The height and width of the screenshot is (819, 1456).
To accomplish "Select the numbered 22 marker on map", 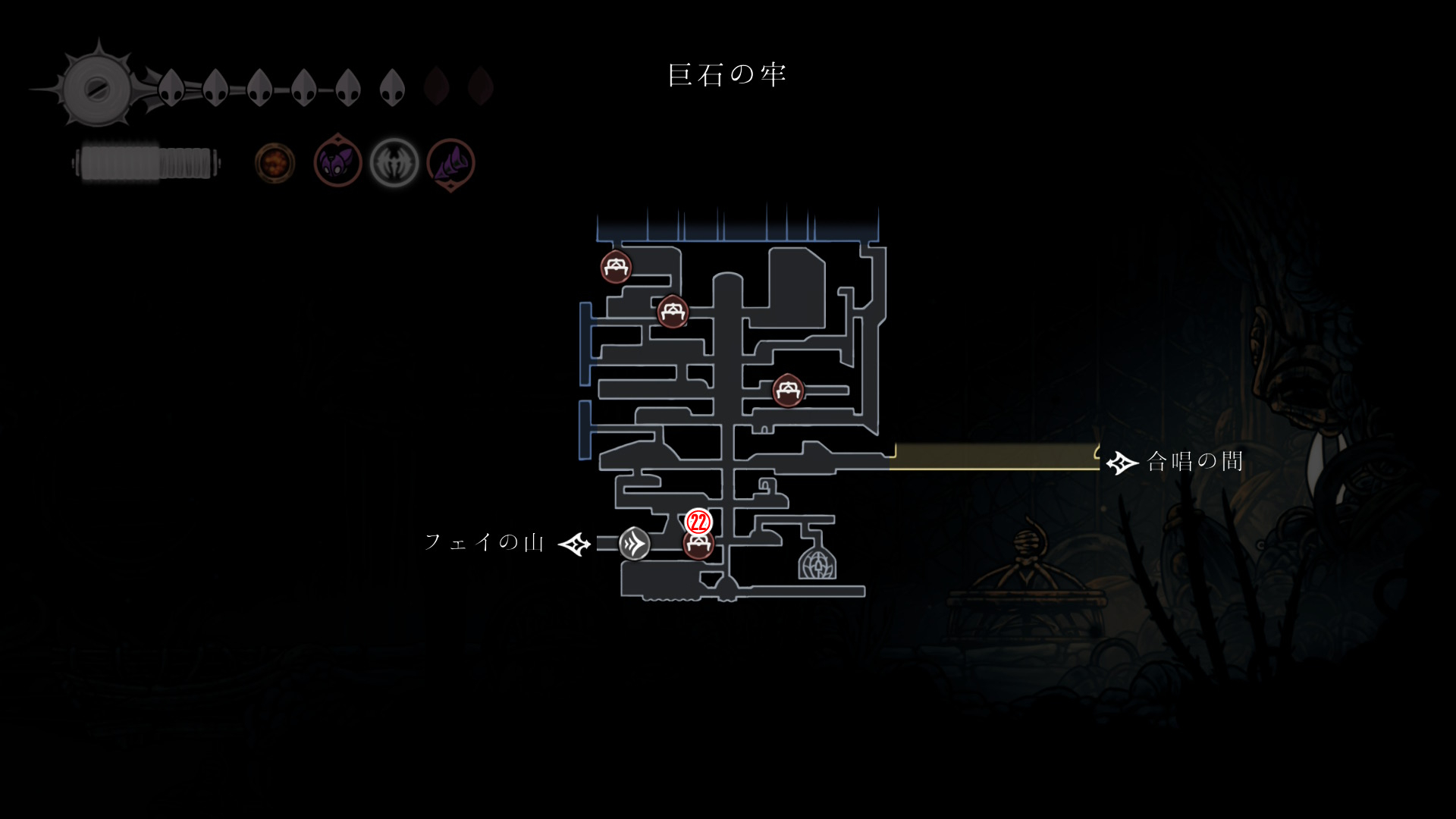I will coord(698,522).
